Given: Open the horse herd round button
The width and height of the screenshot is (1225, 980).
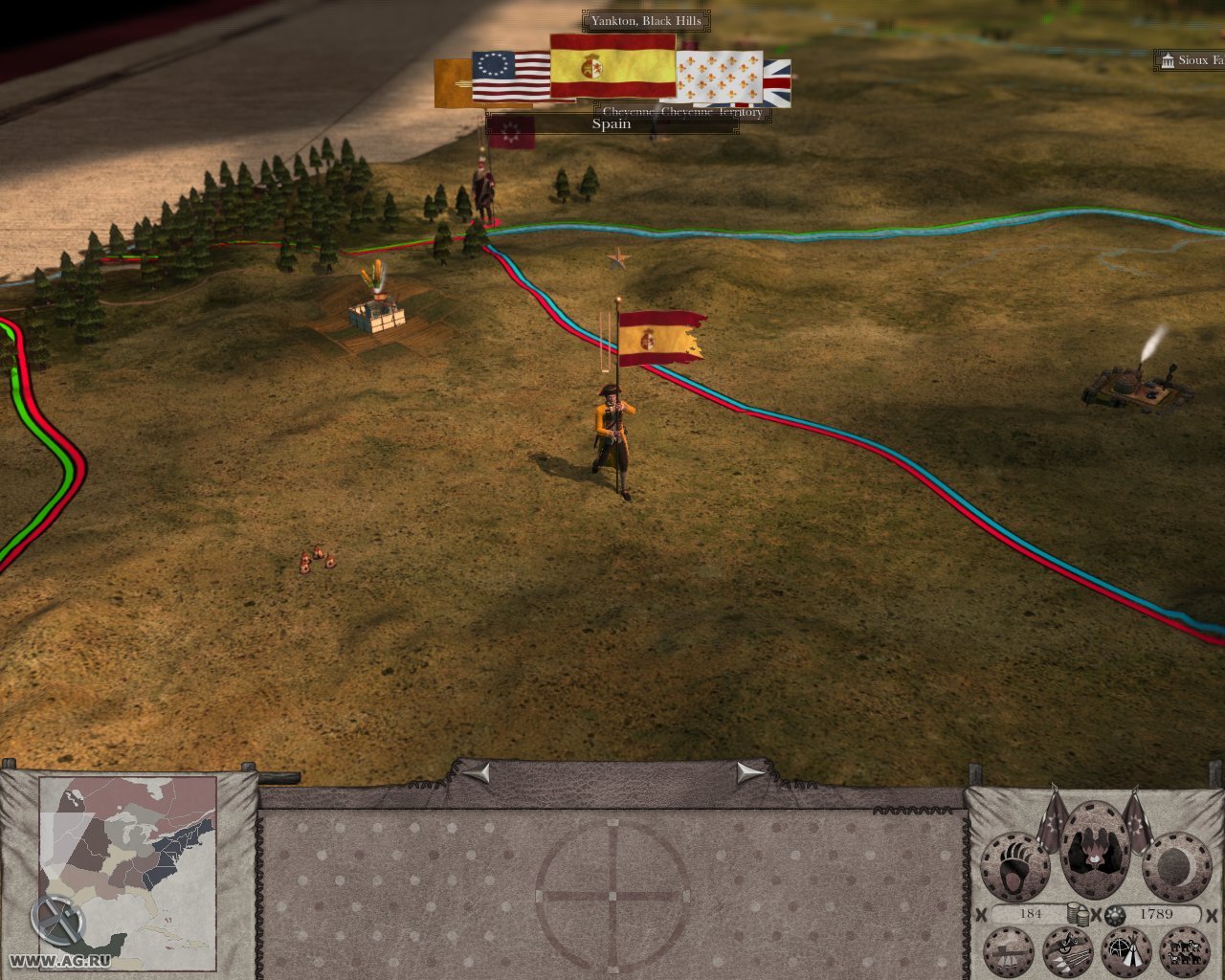Looking at the screenshot, I should coord(1185,952).
